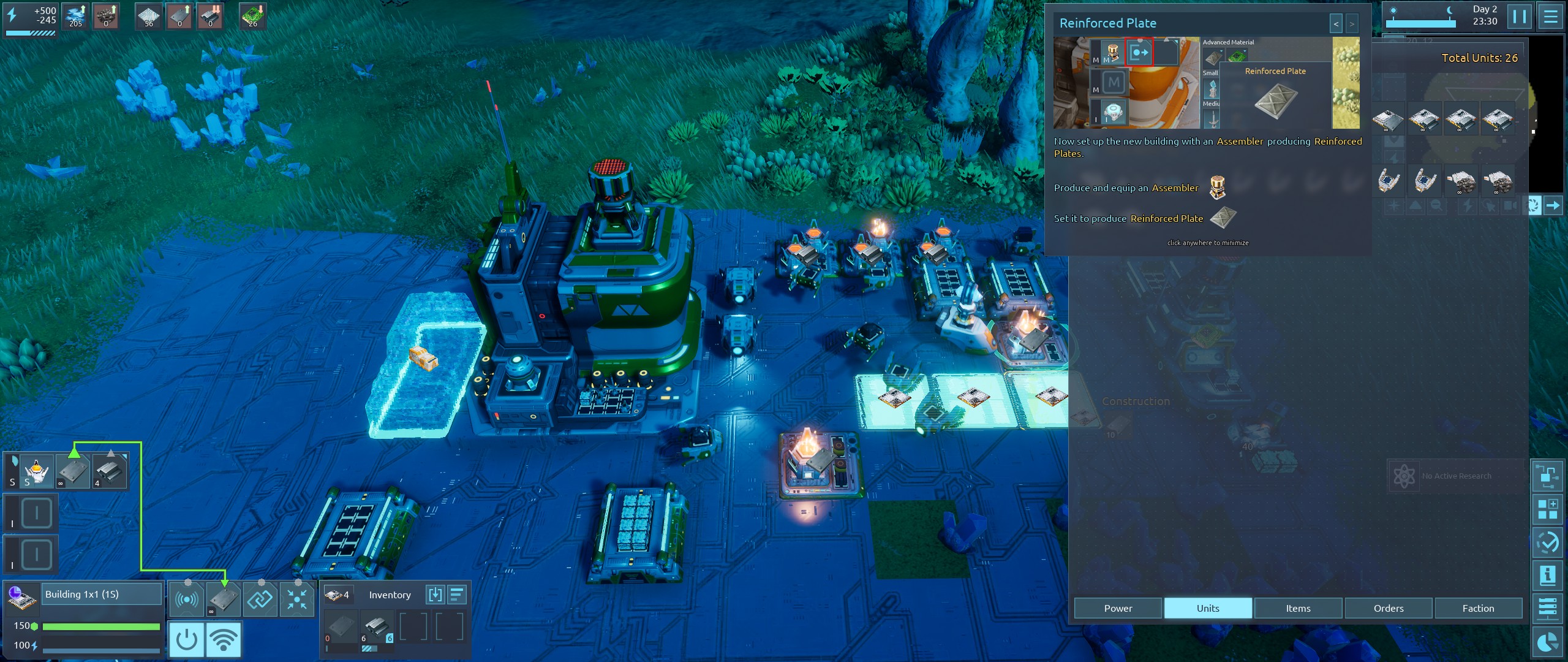Show the Orders tab

[1388, 608]
